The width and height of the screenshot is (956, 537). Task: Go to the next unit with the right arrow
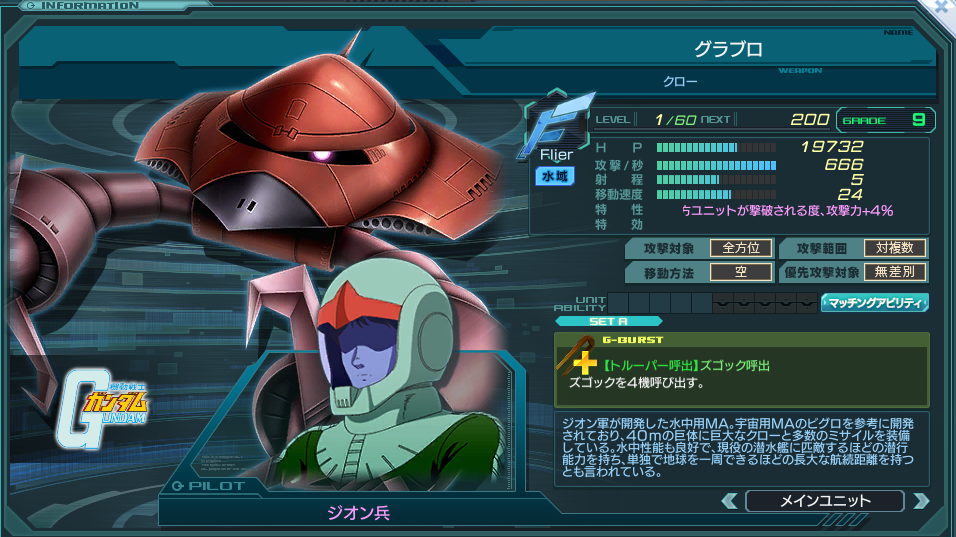tap(920, 501)
